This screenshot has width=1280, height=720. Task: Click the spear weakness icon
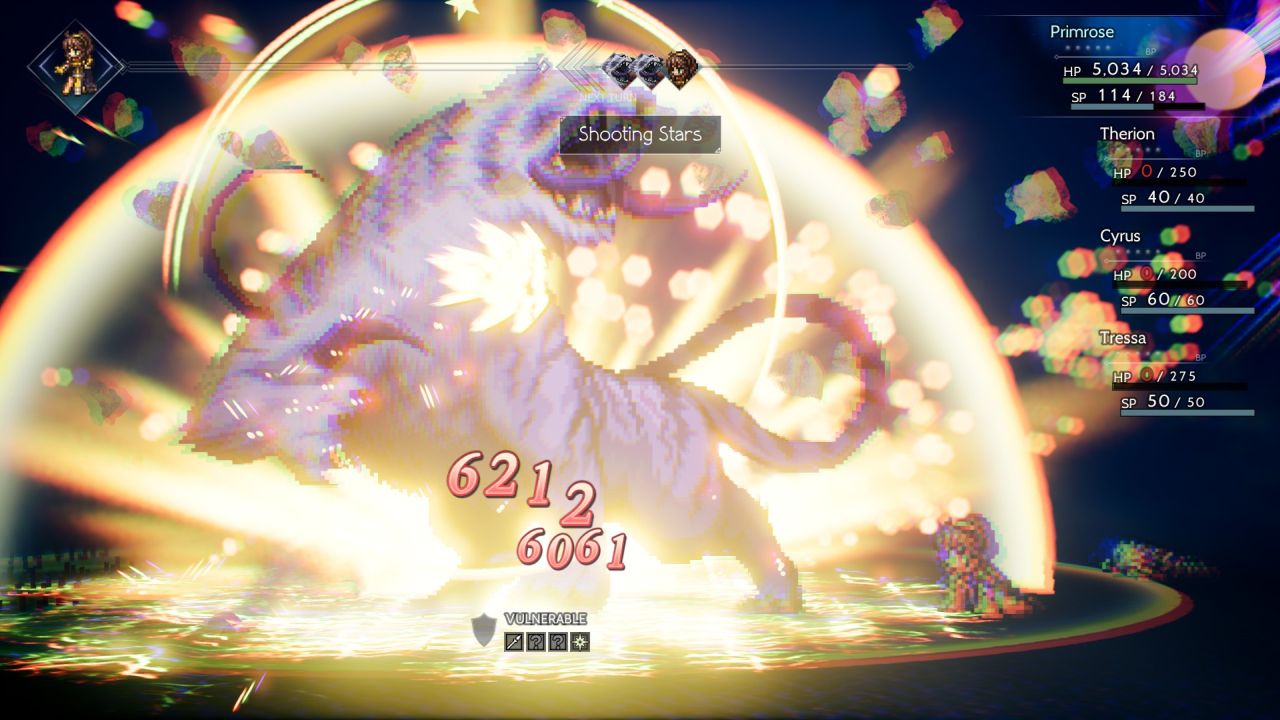[514, 641]
